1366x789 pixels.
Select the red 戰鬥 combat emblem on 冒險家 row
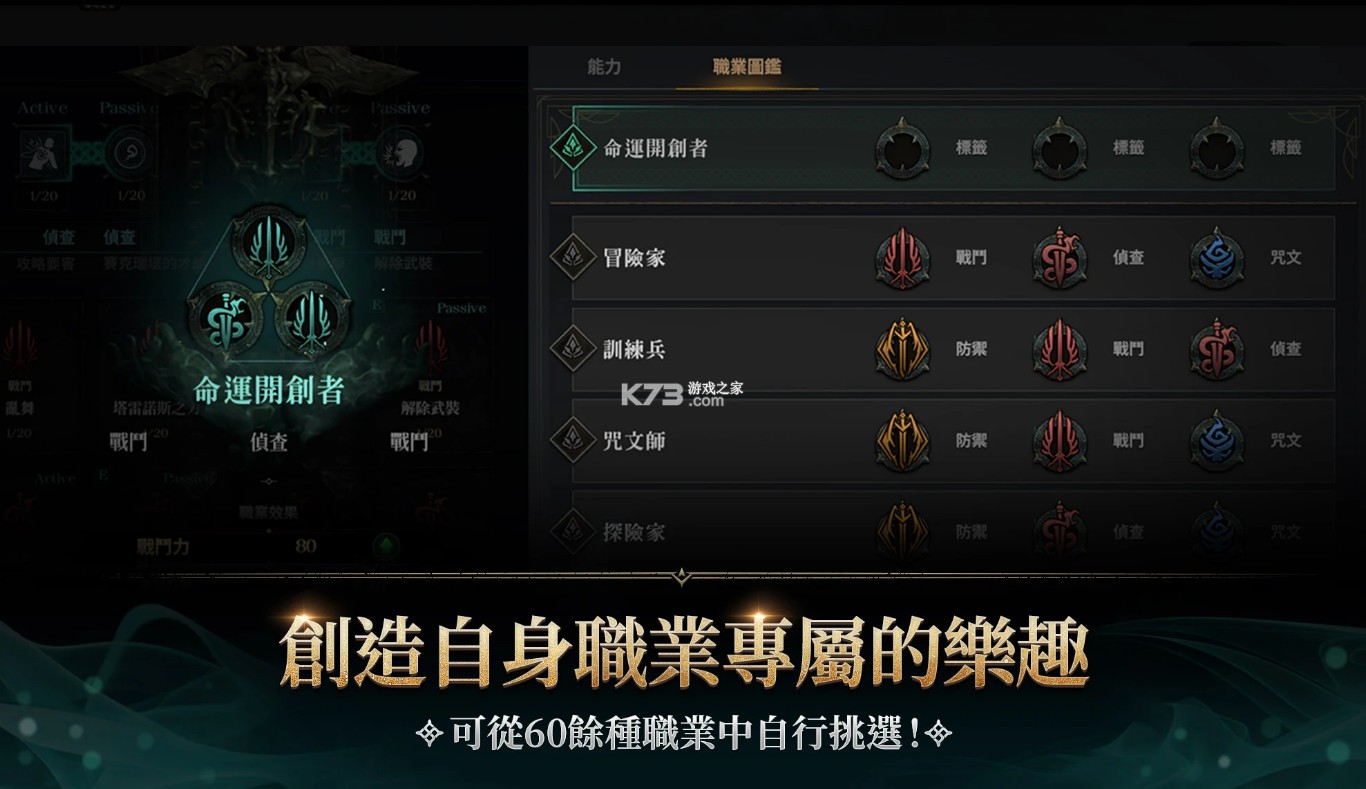tap(903, 258)
